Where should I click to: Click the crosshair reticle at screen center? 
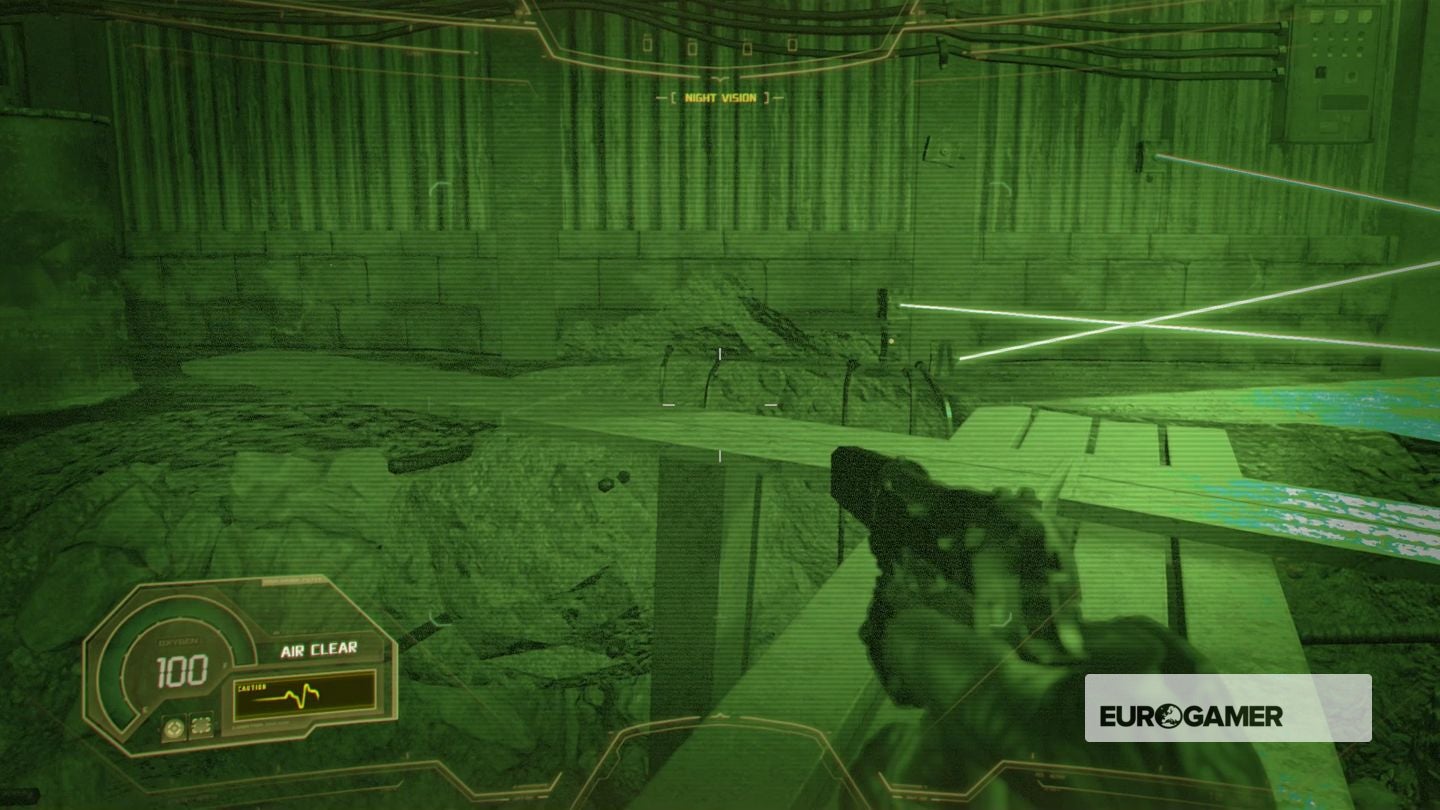click(x=720, y=405)
